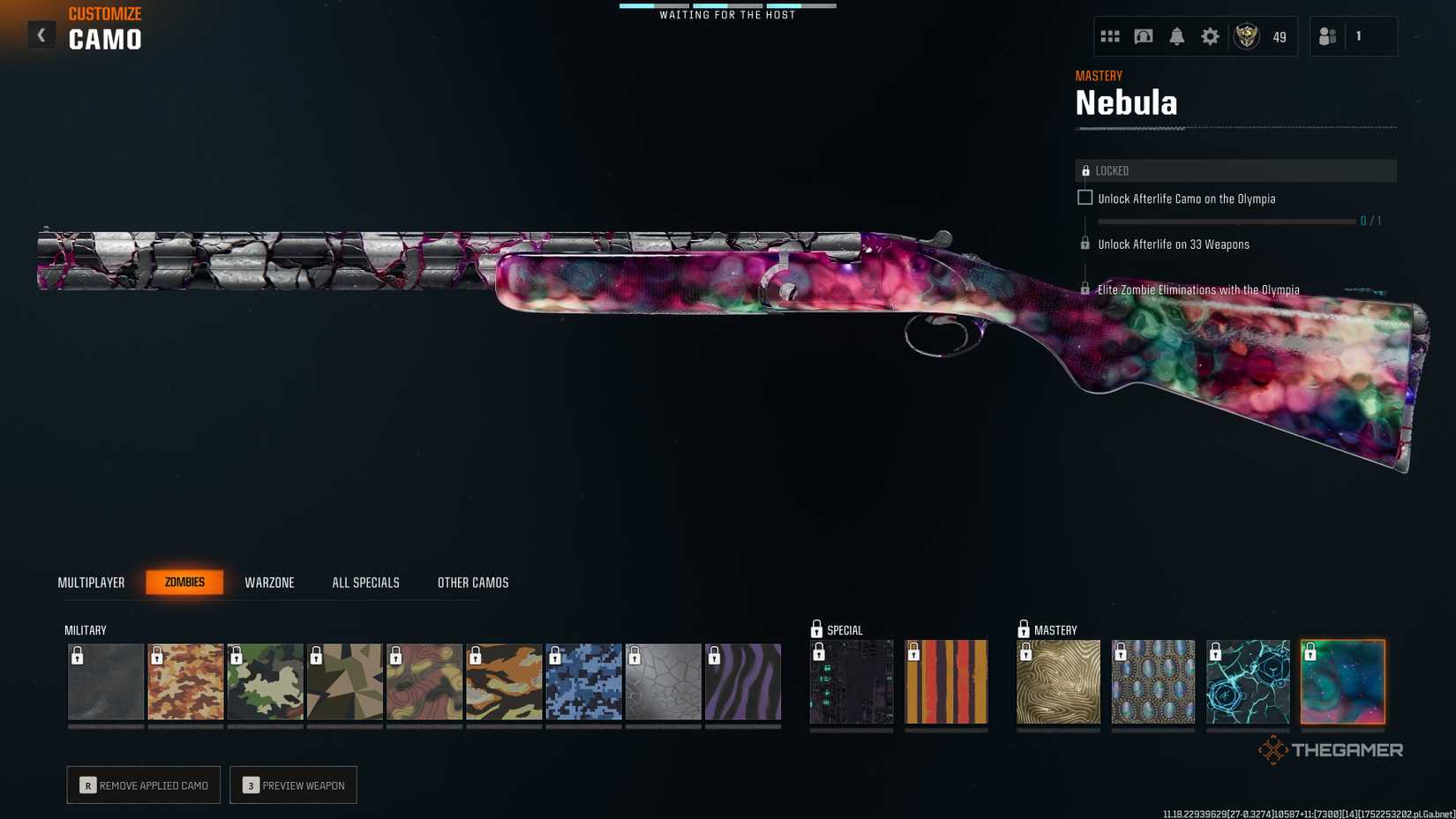Viewport: 1456px width, 819px height.
Task: Open the voice chat headset icon
Action: click(1143, 36)
